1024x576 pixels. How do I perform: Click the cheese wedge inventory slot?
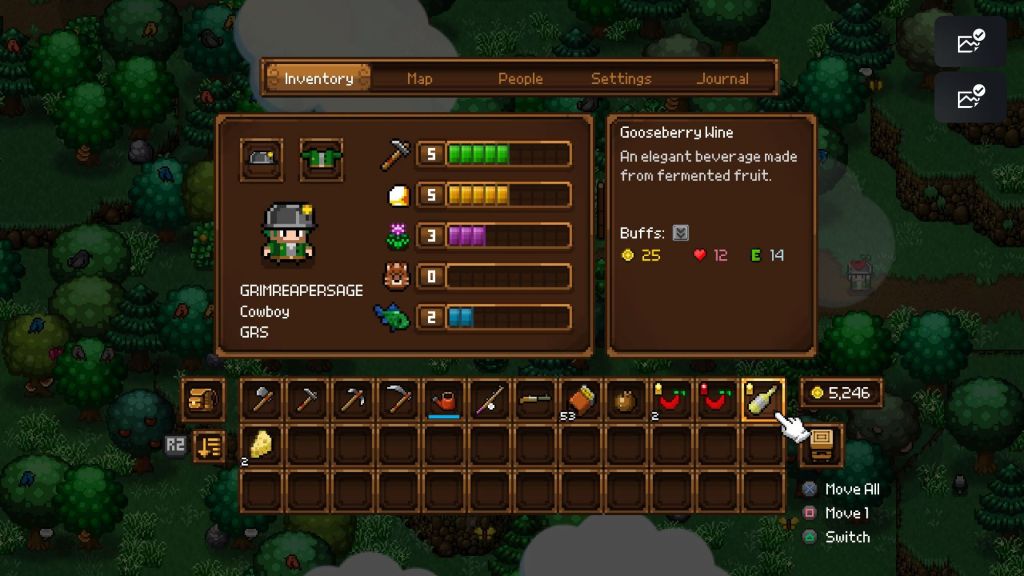pyautogui.click(x=261, y=445)
